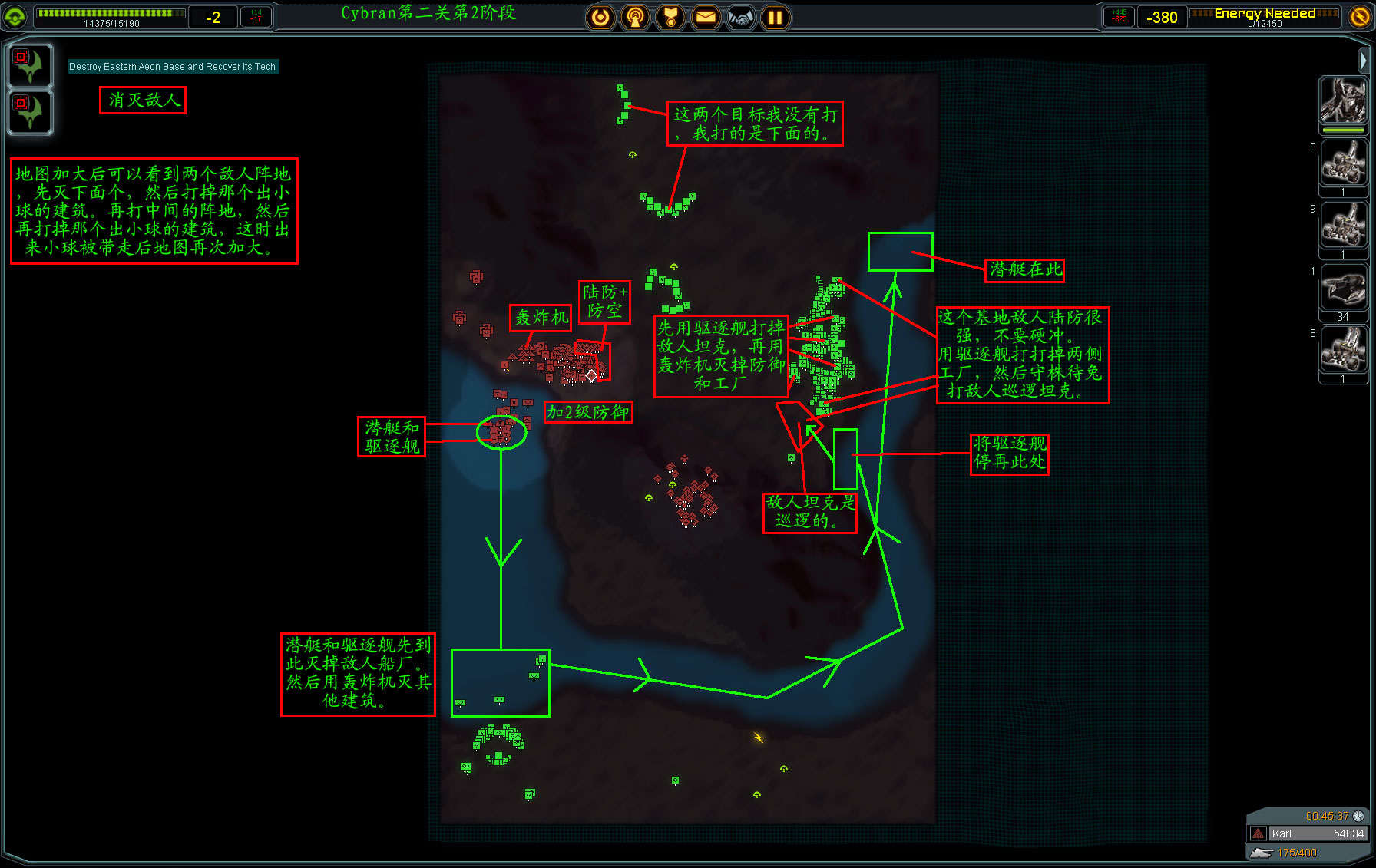Select the factory group showing 34

(1343, 290)
